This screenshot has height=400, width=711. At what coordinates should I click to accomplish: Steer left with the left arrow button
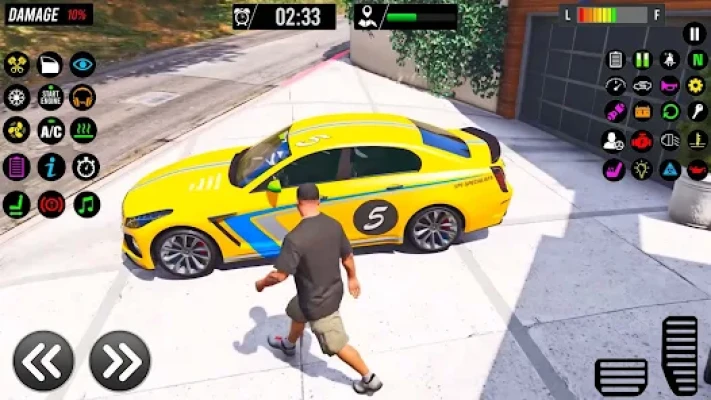(x=43, y=361)
